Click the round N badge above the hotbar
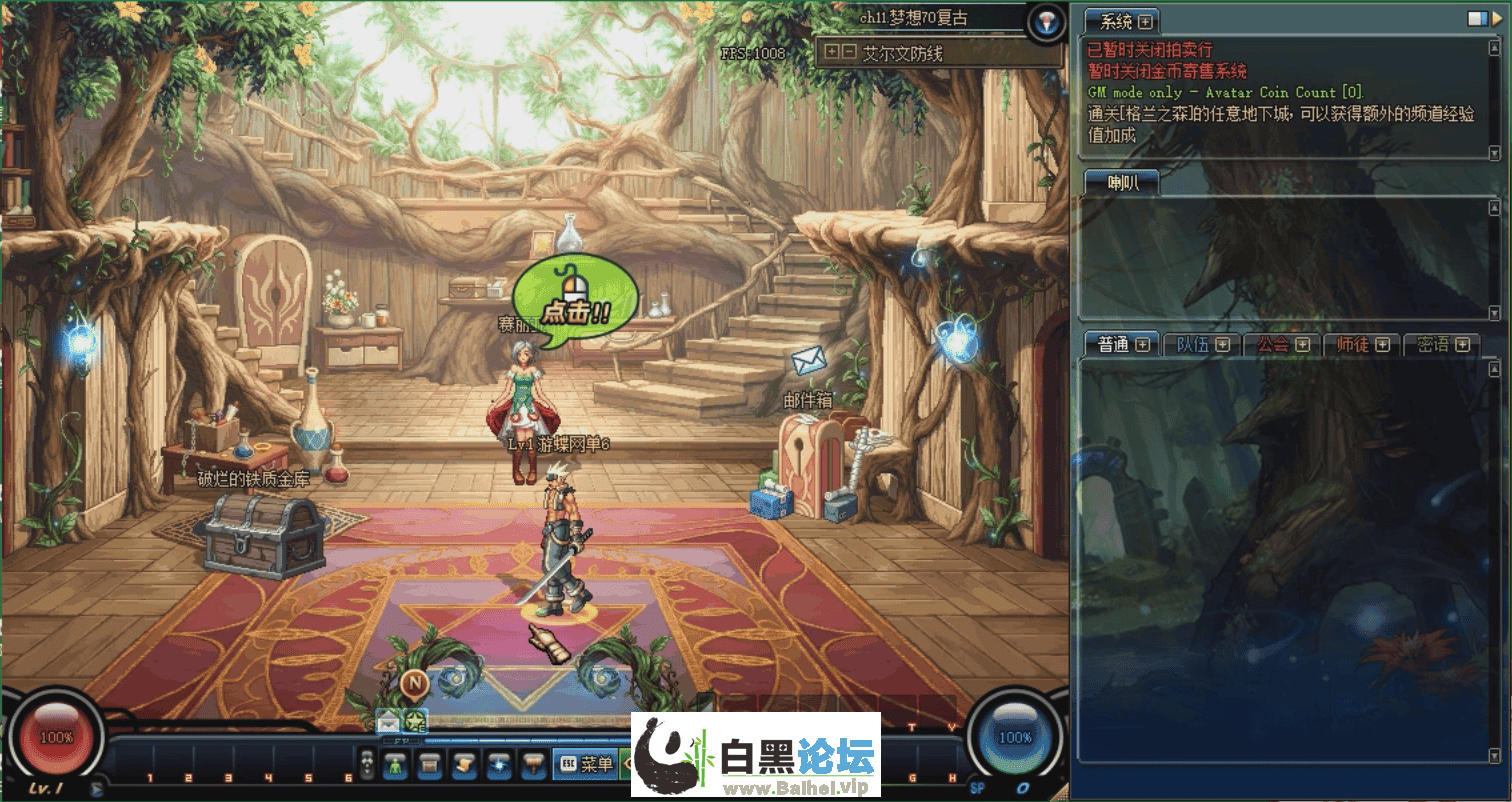 pos(414,683)
